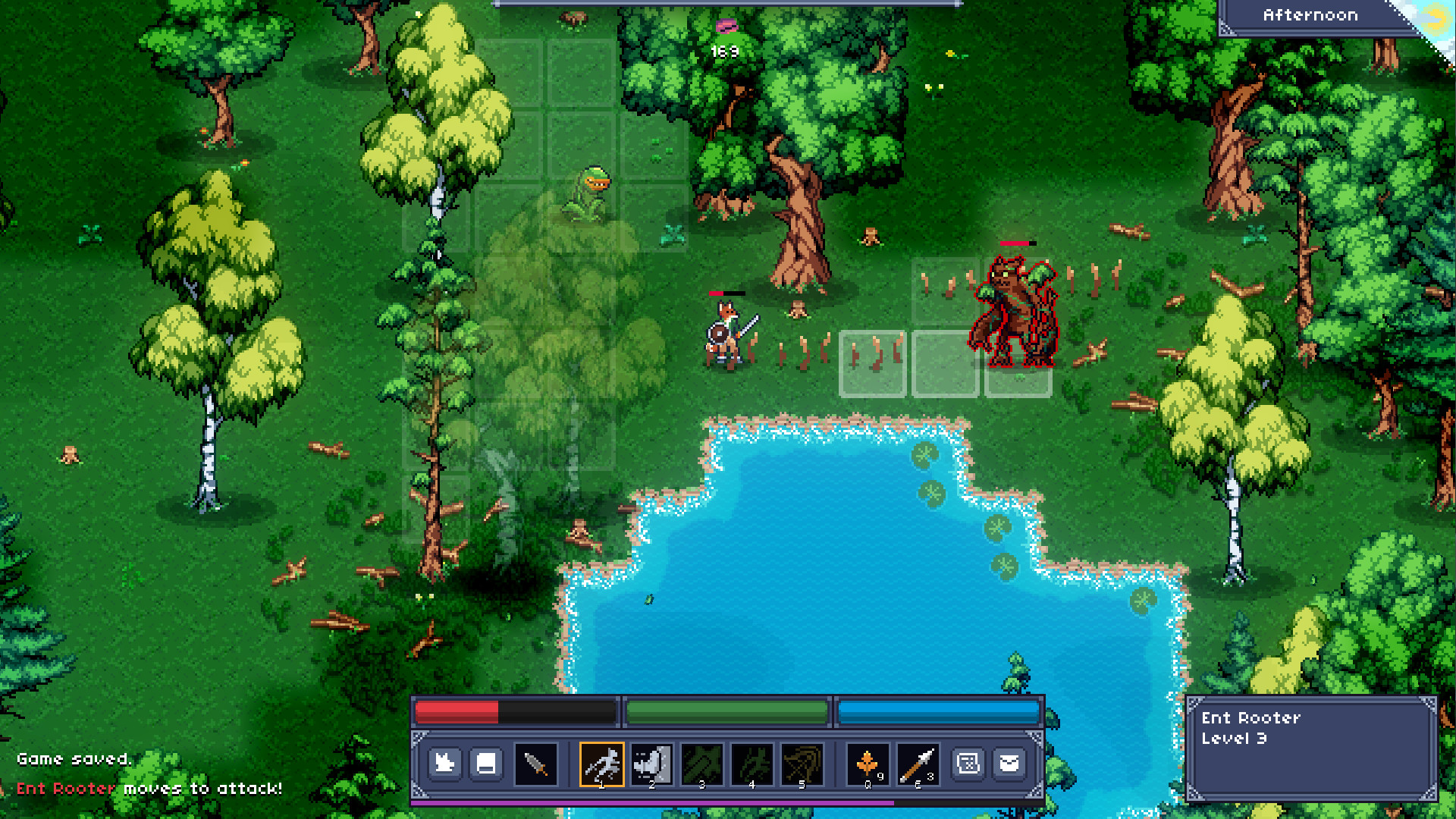
Task: Use the leaf item bound to Q
Action: tap(867, 763)
